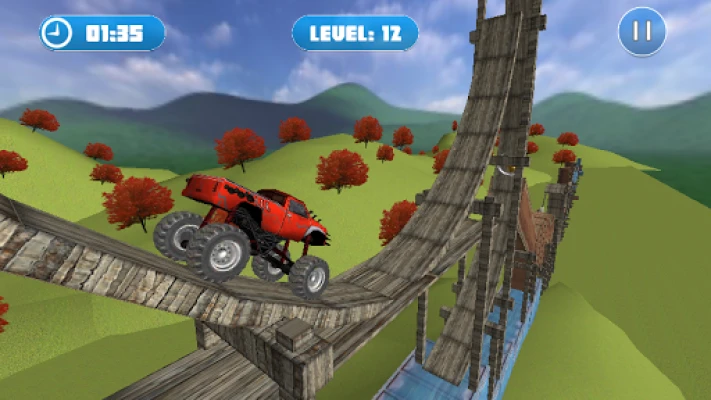711x400 pixels.
Task: Pause the game with the round button
Action: 642,32
